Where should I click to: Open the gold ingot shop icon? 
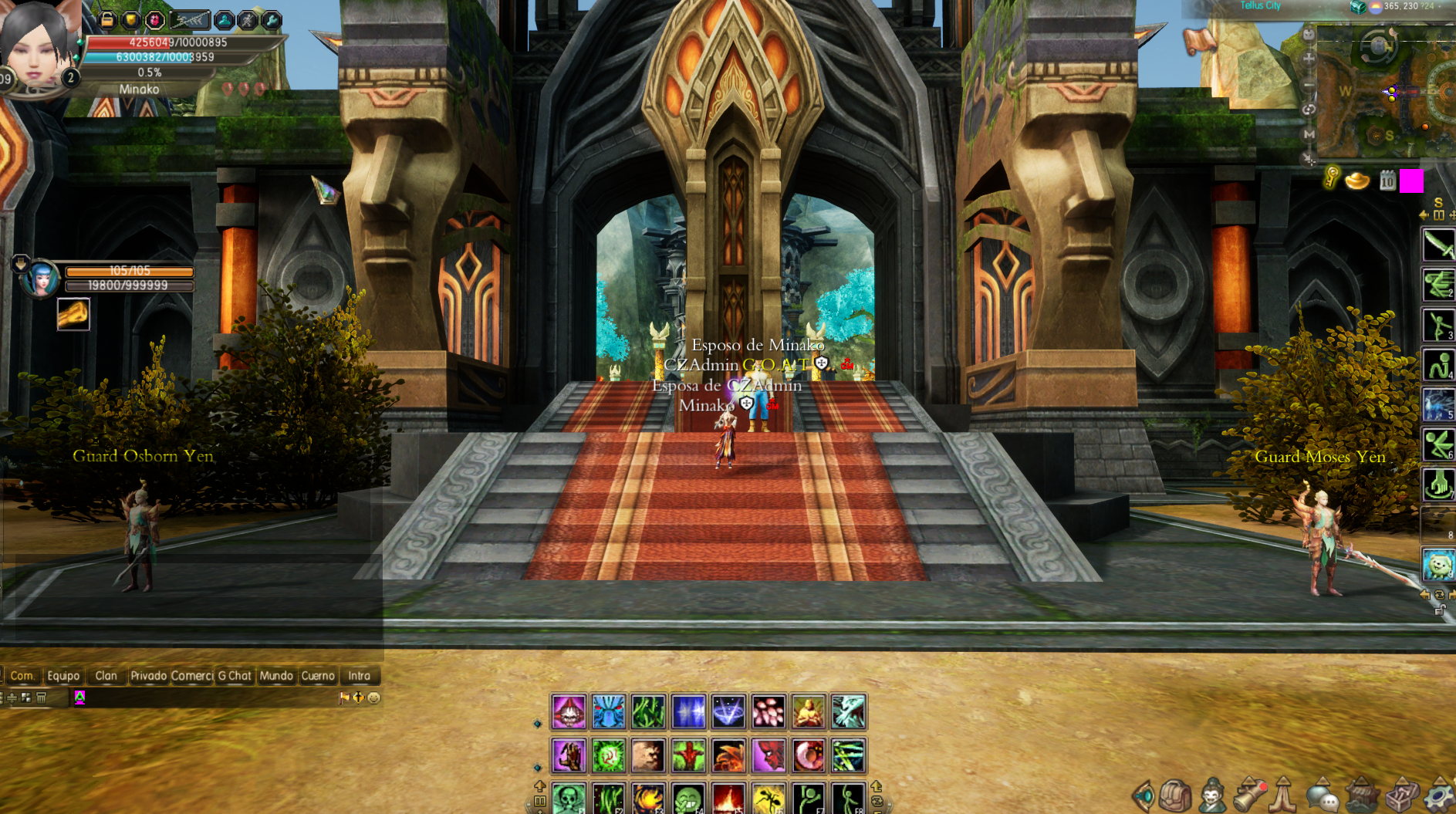(1357, 181)
